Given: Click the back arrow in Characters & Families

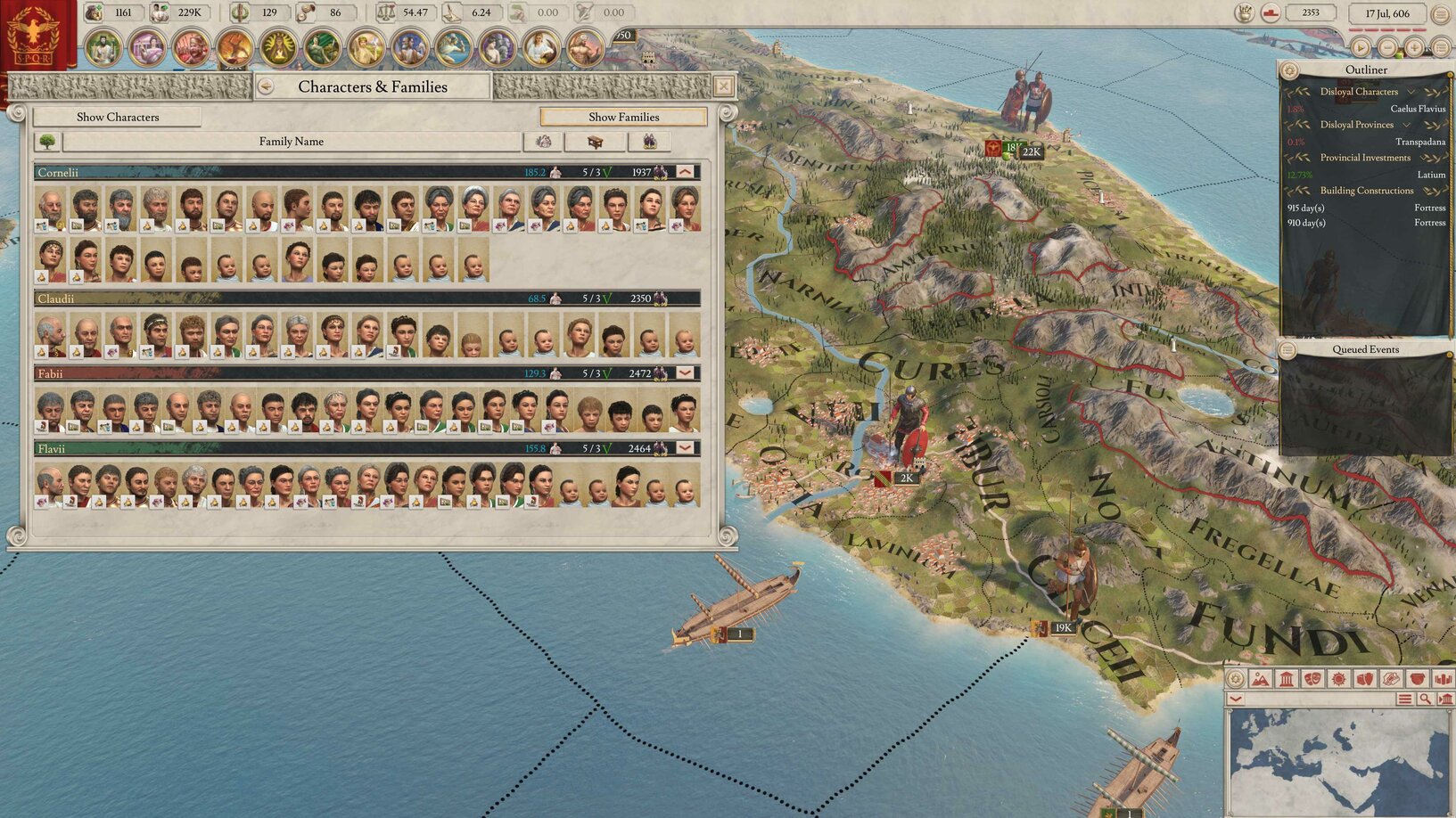Looking at the screenshot, I should [265, 86].
